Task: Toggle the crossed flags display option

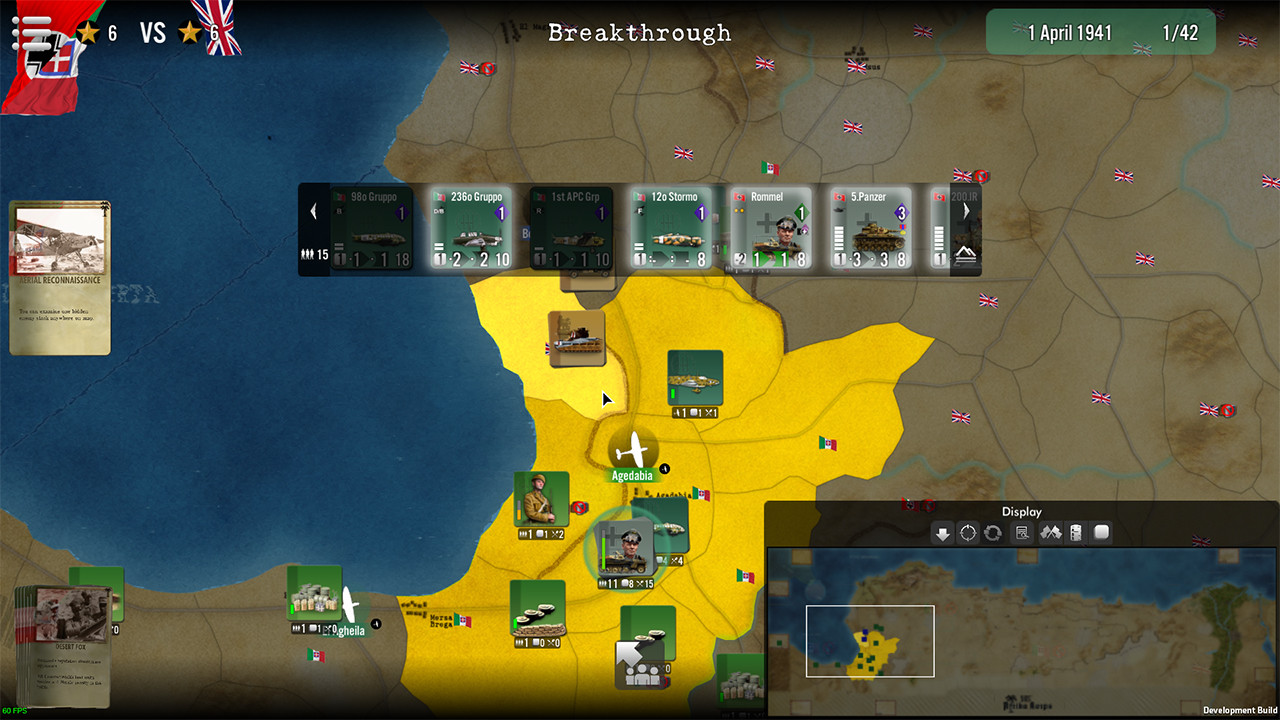Action: coord(1051,533)
